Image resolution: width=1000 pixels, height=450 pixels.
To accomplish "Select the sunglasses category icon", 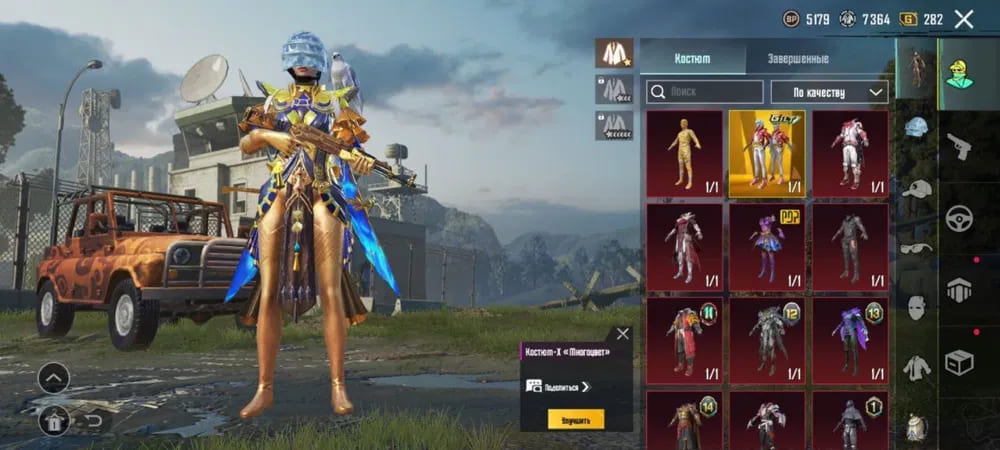I will pos(917,248).
